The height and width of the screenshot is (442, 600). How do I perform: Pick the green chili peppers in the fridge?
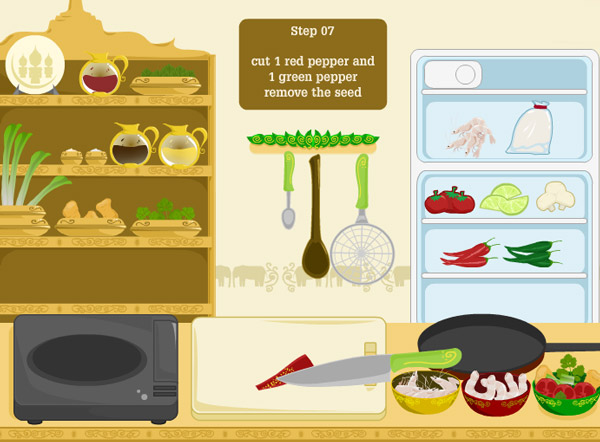pyautogui.click(x=531, y=253)
